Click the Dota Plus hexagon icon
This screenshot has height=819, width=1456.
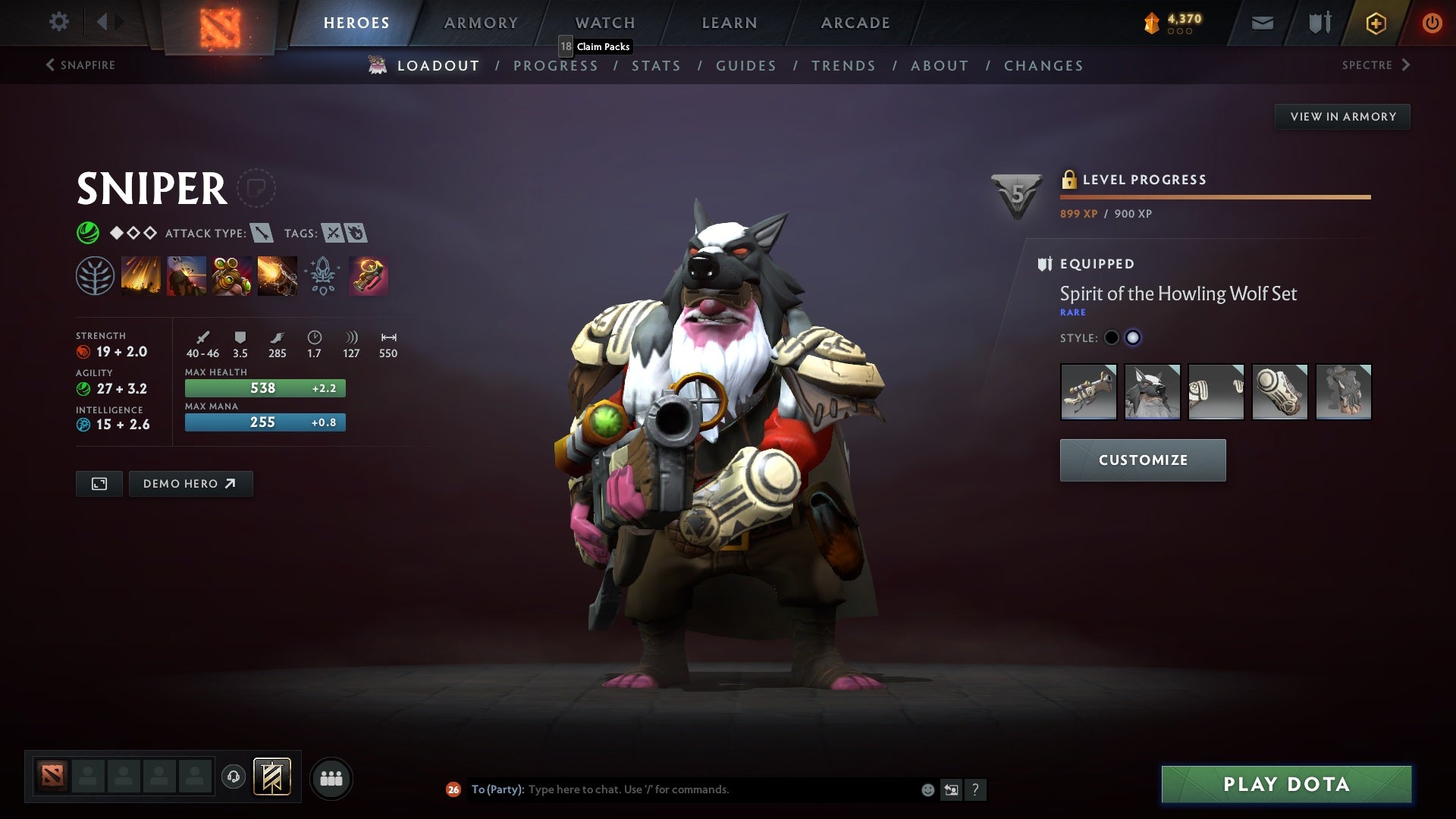tap(1376, 22)
